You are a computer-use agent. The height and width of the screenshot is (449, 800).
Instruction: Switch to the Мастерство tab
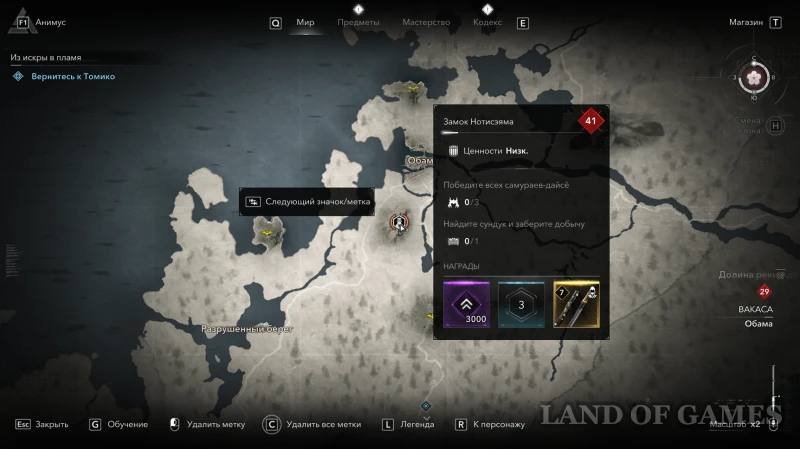[x=426, y=22]
